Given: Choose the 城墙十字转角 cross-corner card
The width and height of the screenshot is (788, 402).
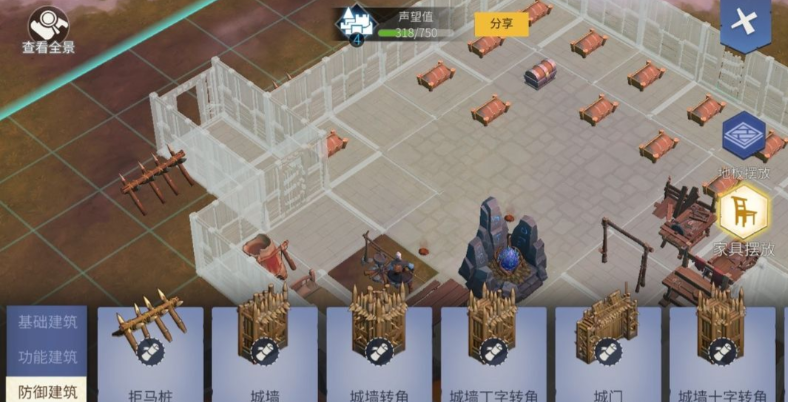Looking at the screenshot, I should [x=720, y=352].
